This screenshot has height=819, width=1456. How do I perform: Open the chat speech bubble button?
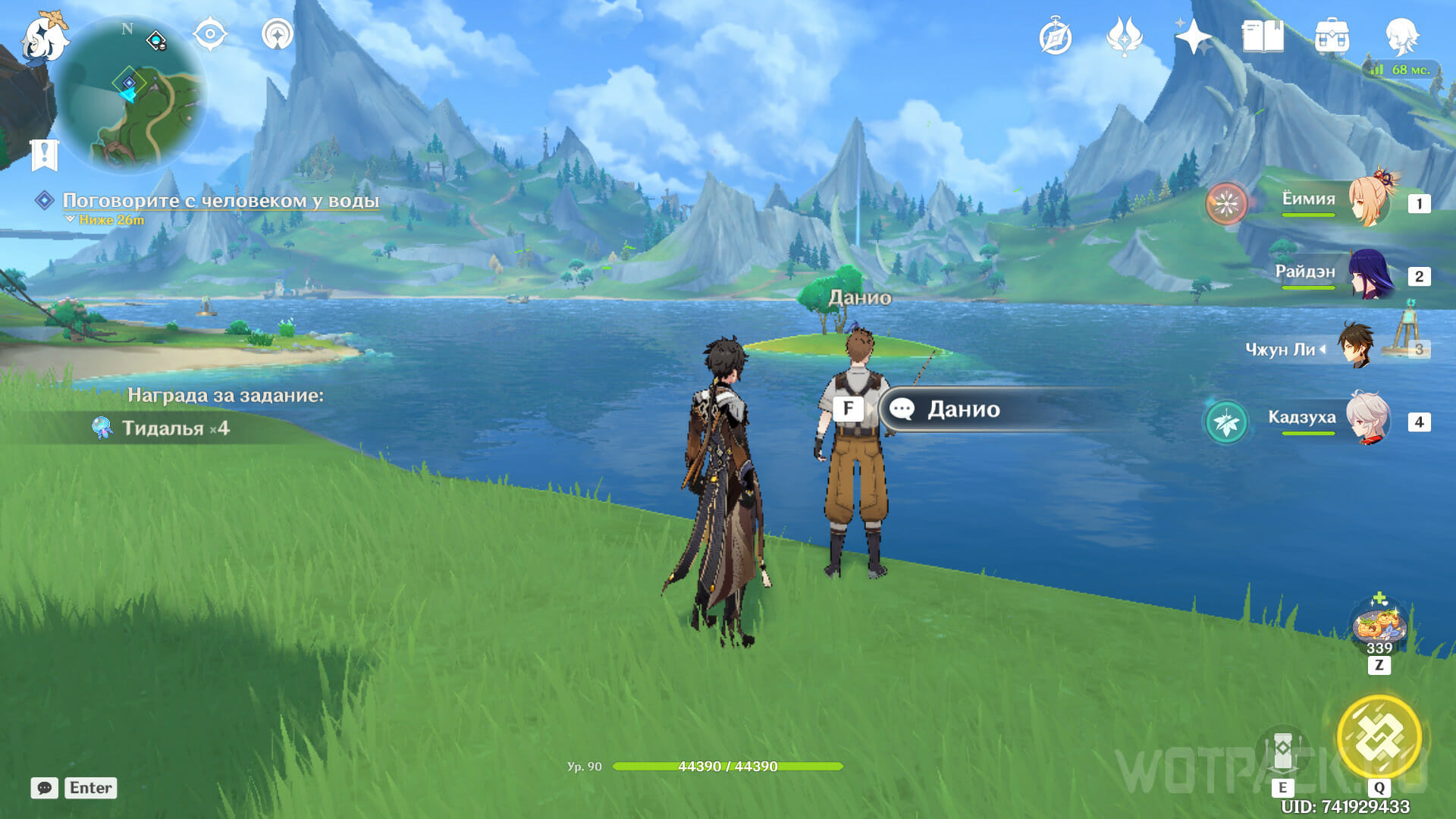click(44, 788)
